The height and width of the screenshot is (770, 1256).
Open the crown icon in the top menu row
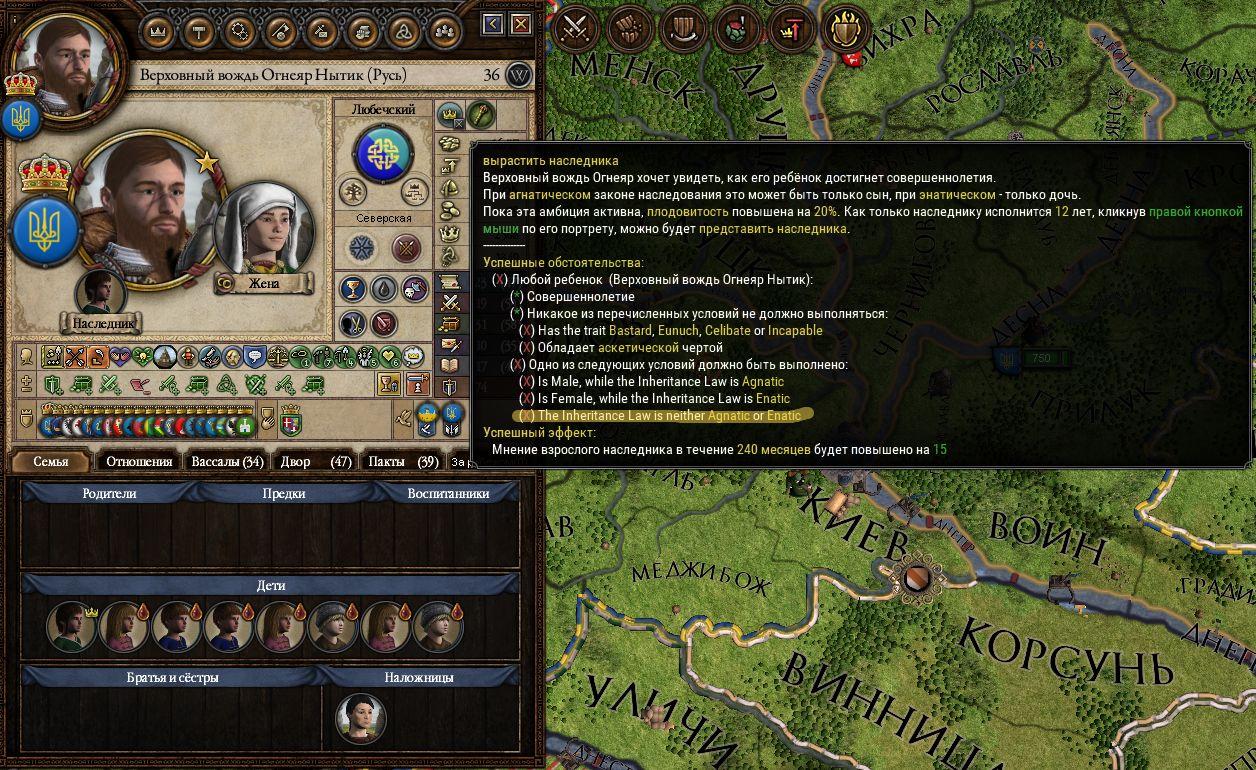[x=156, y=31]
